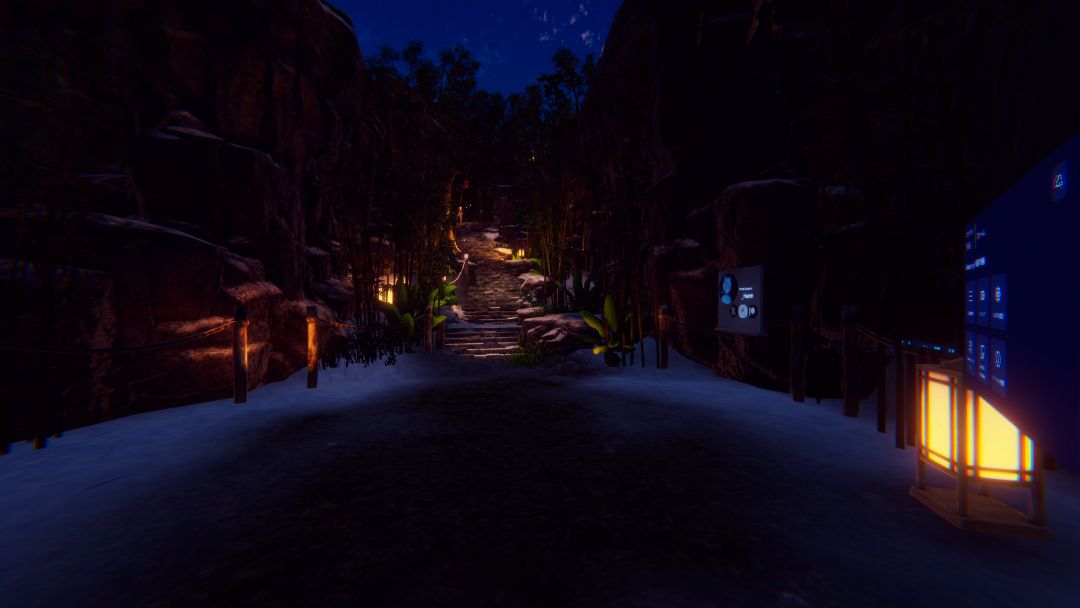Click the X button on the small avatar panel
The image size is (1080, 608).
733,310
